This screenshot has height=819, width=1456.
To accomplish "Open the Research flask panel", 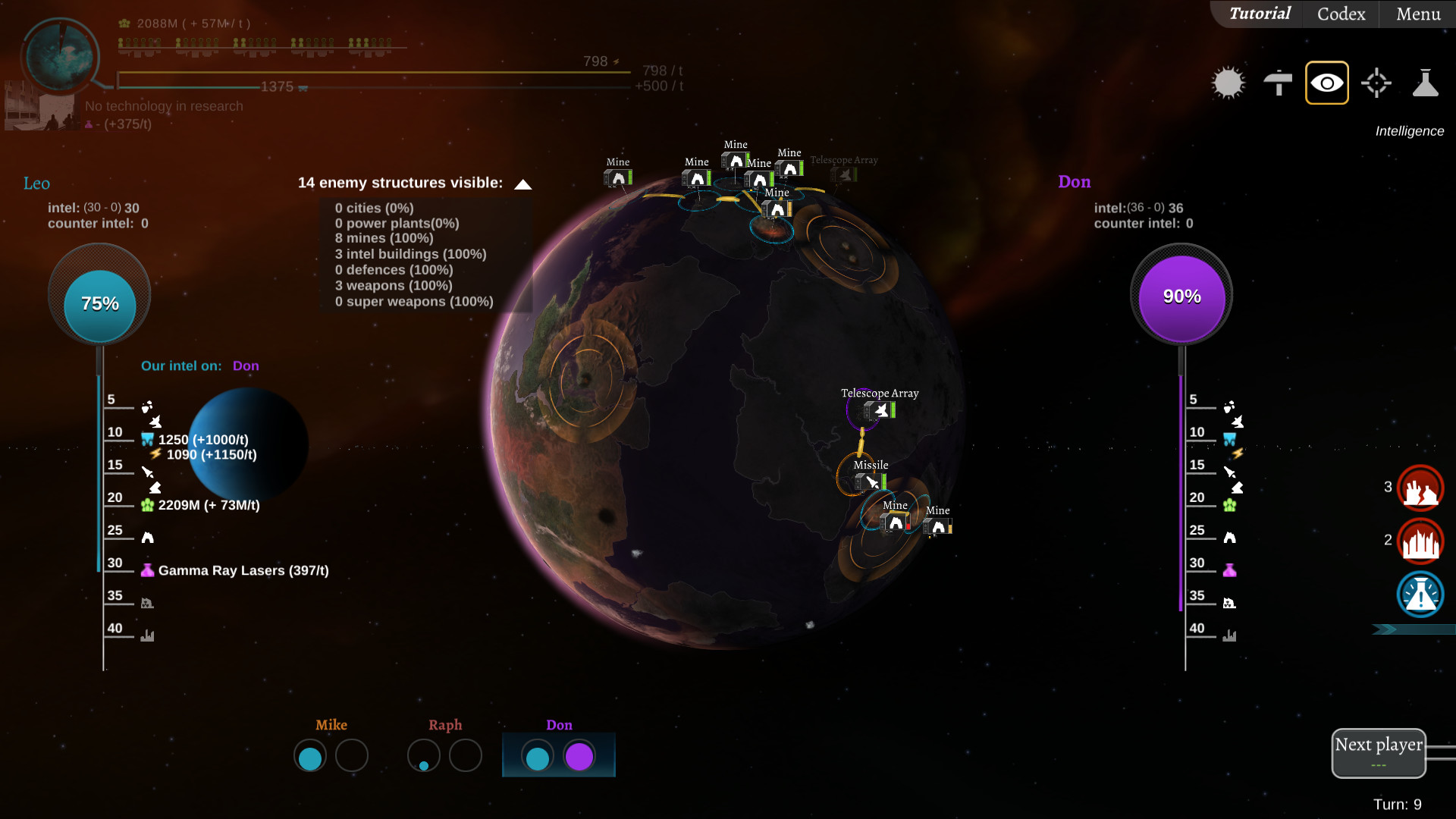I will click(x=1426, y=83).
